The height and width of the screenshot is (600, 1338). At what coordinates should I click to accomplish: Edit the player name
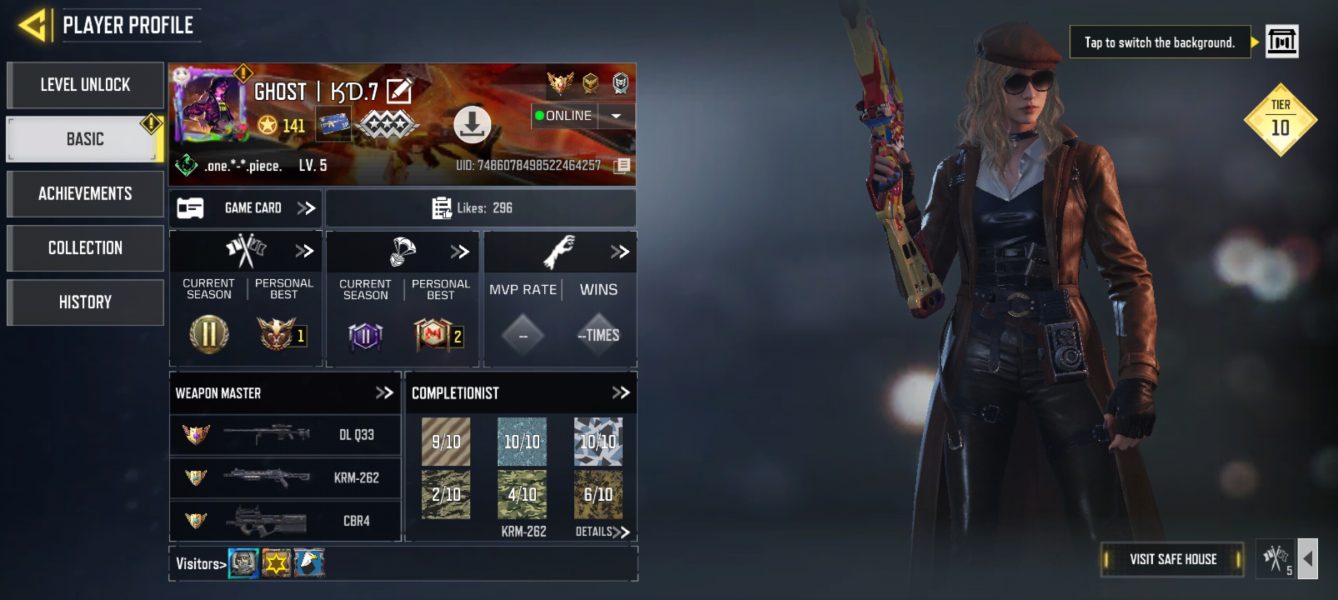(x=399, y=91)
